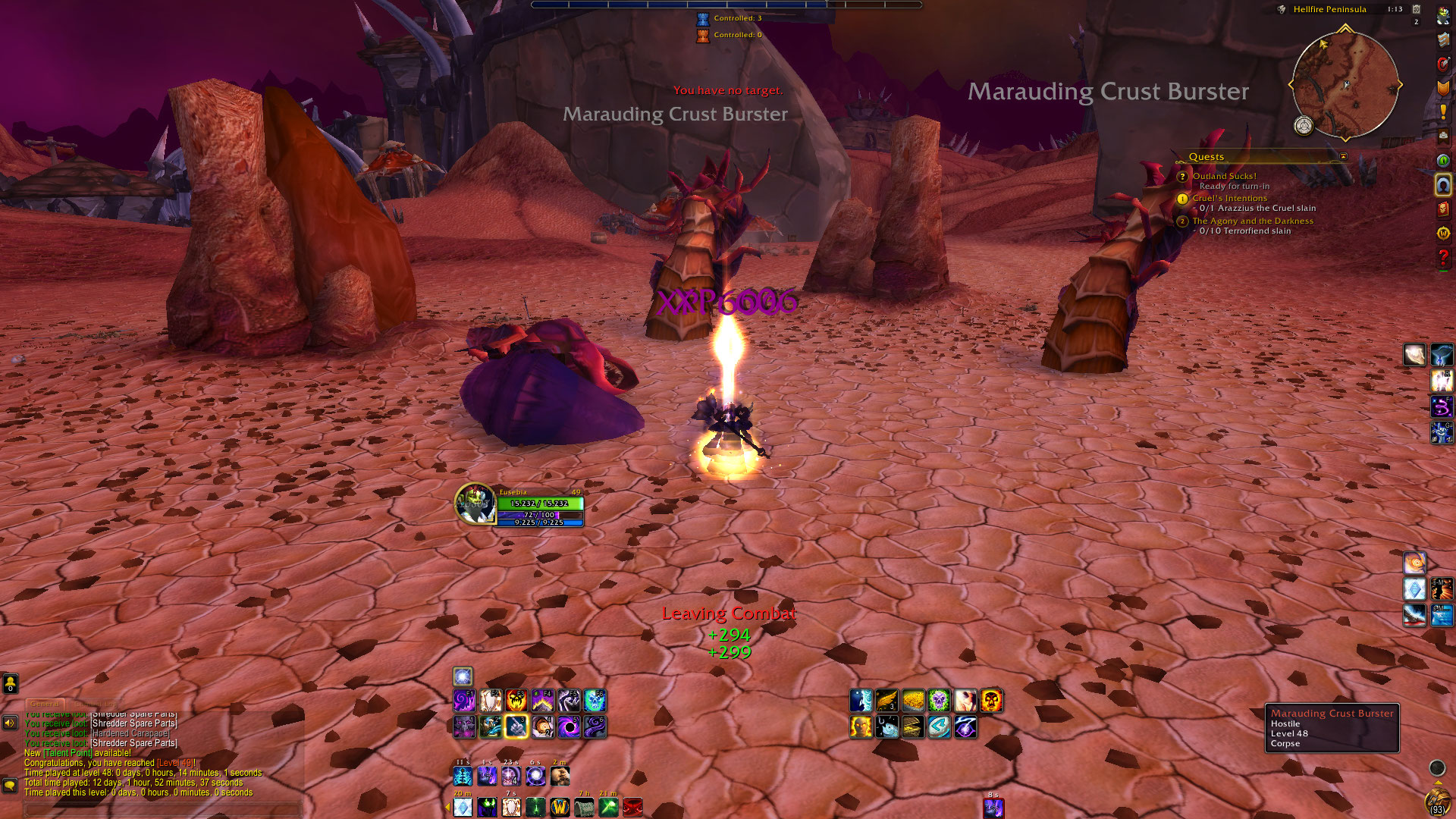Viewport: 1456px width, 819px height.
Task: Open the calendar button by the clock
Action: pyautogui.click(x=1416, y=9)
